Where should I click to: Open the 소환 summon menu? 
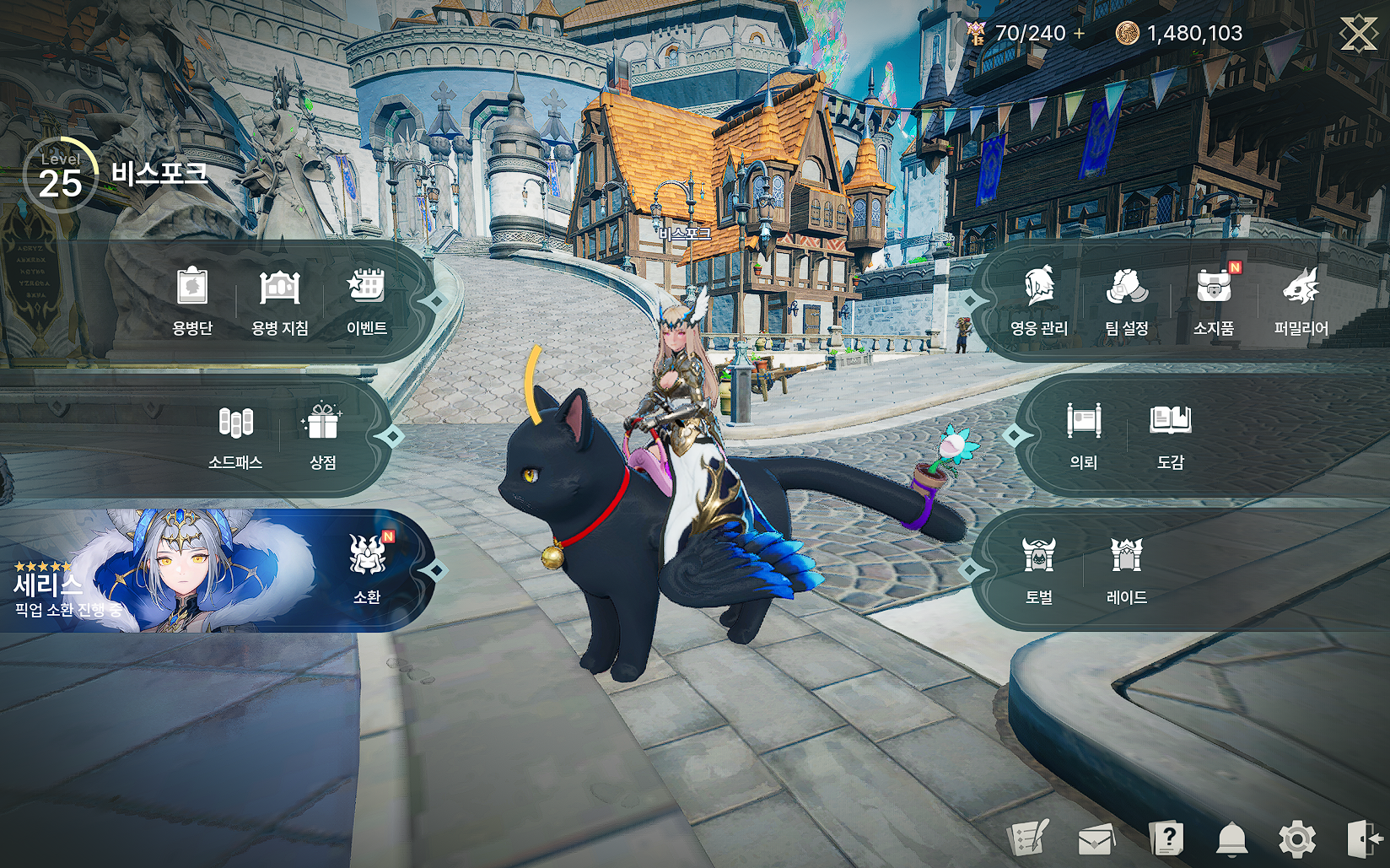pyautogui.click(x=367, y=568)
